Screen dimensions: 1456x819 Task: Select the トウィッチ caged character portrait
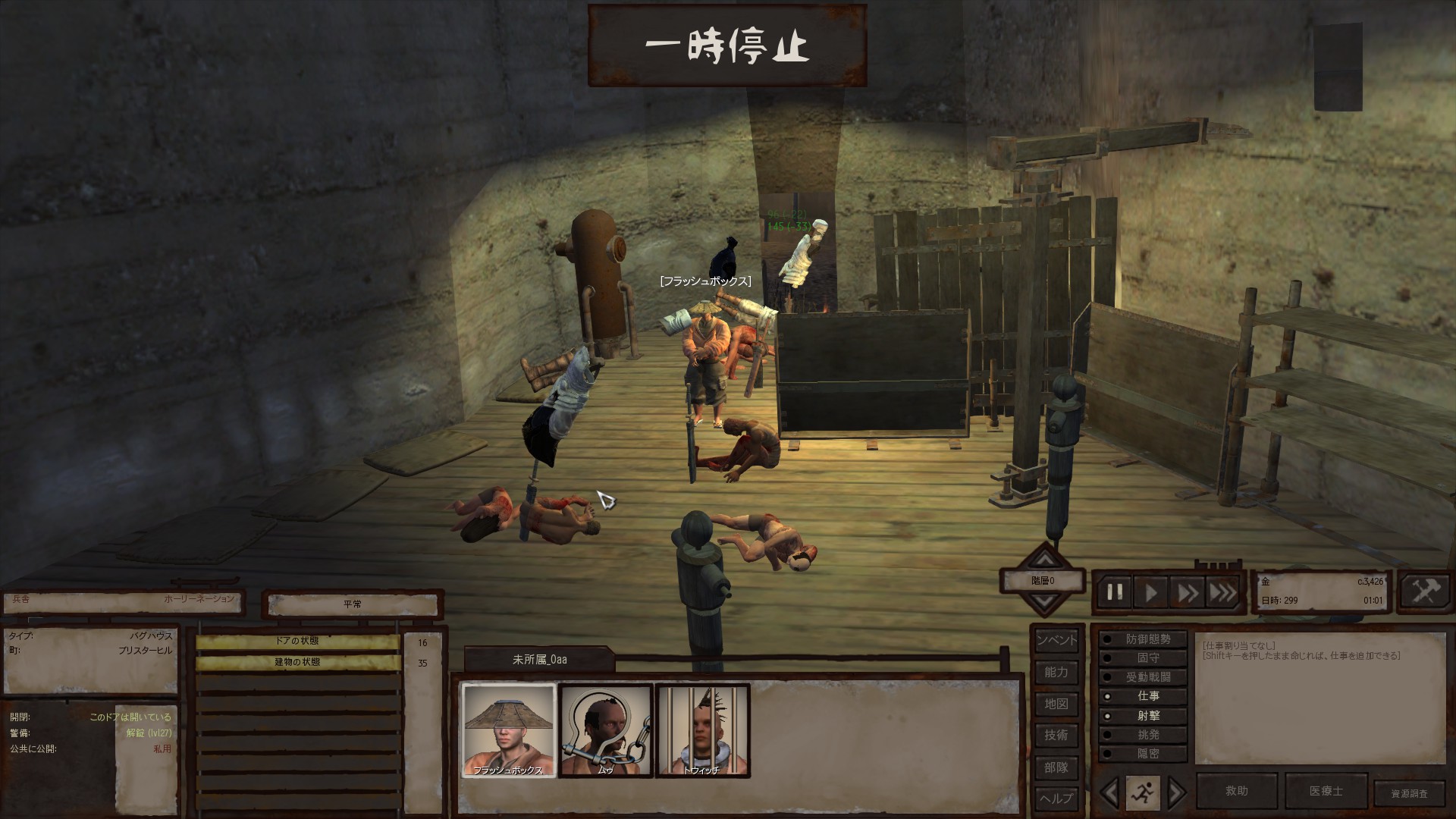click(x=702, y=730)
